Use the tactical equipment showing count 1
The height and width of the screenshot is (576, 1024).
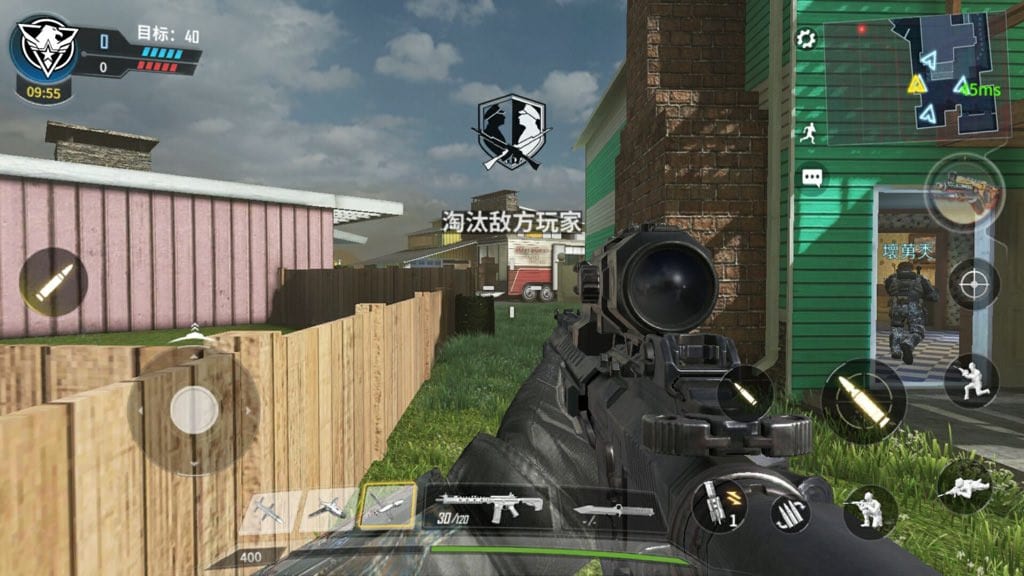[x=719, y=505]
